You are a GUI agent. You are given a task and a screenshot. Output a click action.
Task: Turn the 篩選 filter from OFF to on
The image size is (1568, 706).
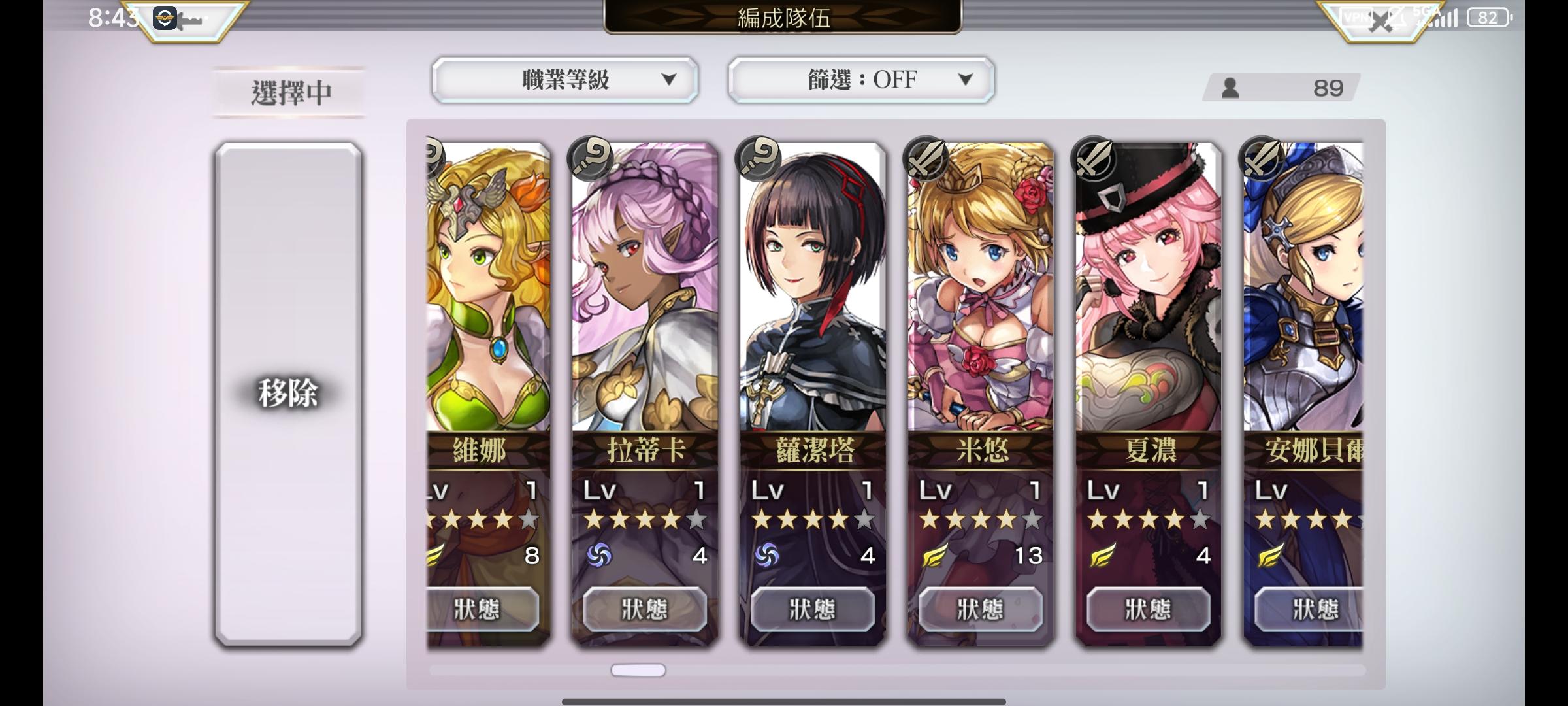(x=860, y=80)
